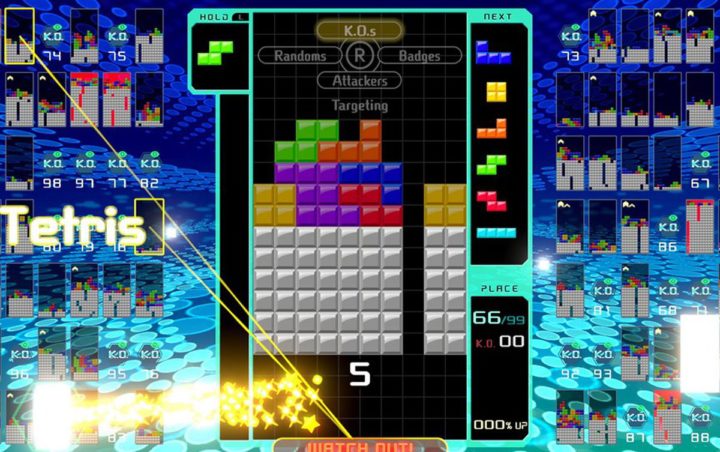Select the K.O.s targeting option
Viewport: 720px width, 452px height.
[359, 31]
